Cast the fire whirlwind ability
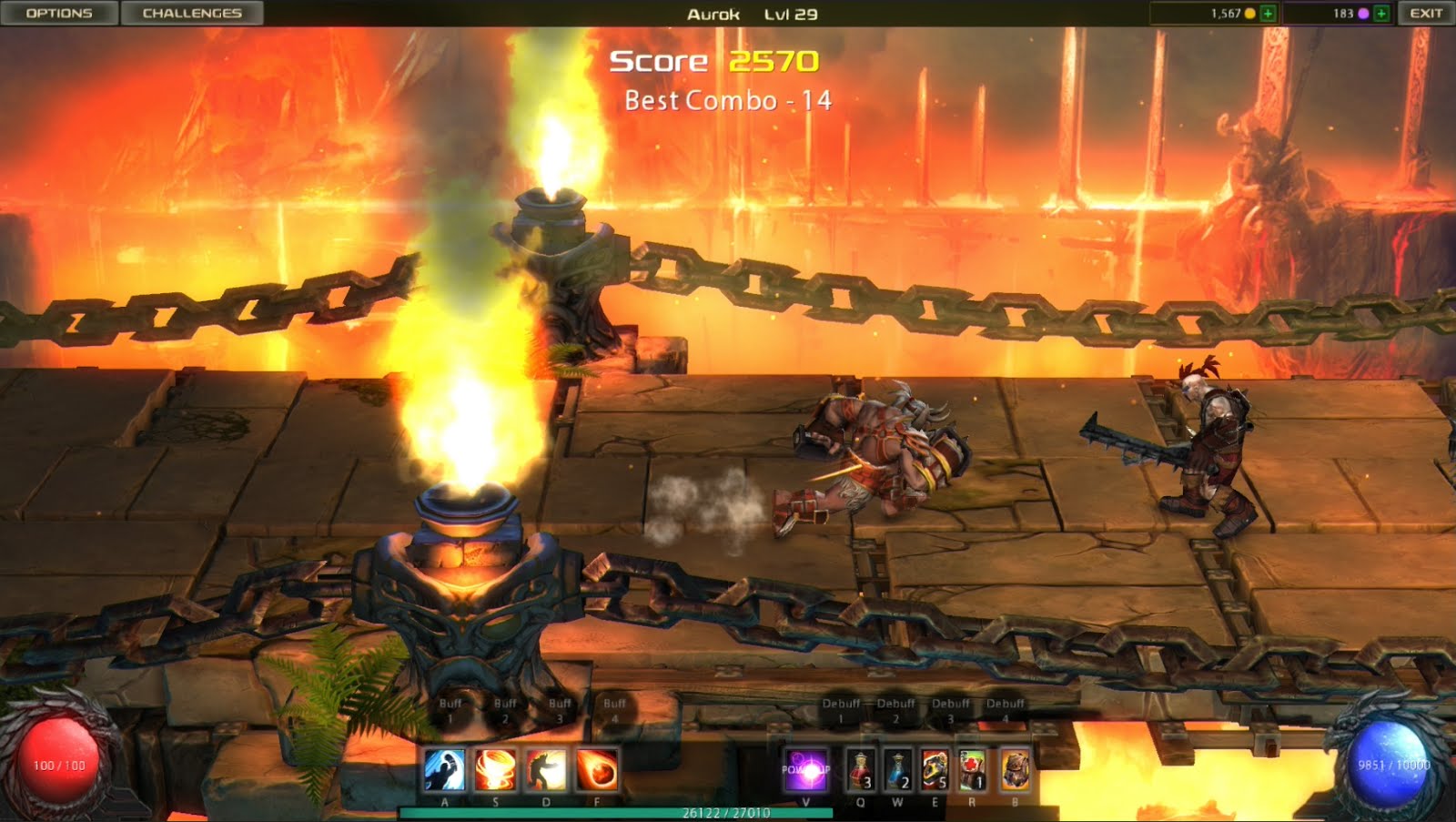 (x=495, y=770)
